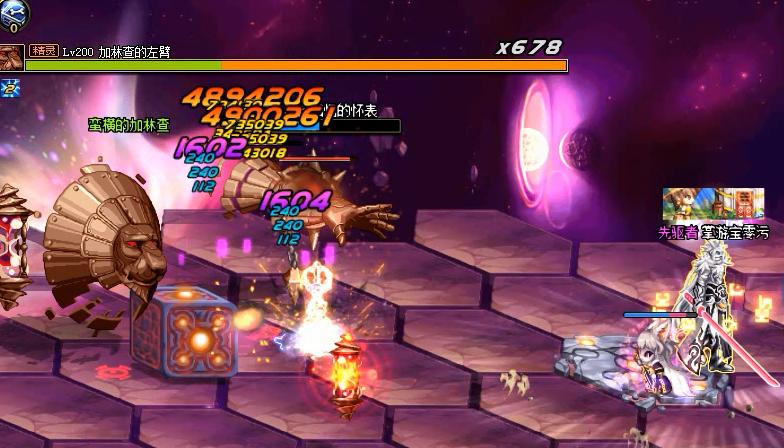Image resolution: width=784 pixels, height=448 pixels.
Task: Click the blue orb icon showing 0
Action: [14, 14]
